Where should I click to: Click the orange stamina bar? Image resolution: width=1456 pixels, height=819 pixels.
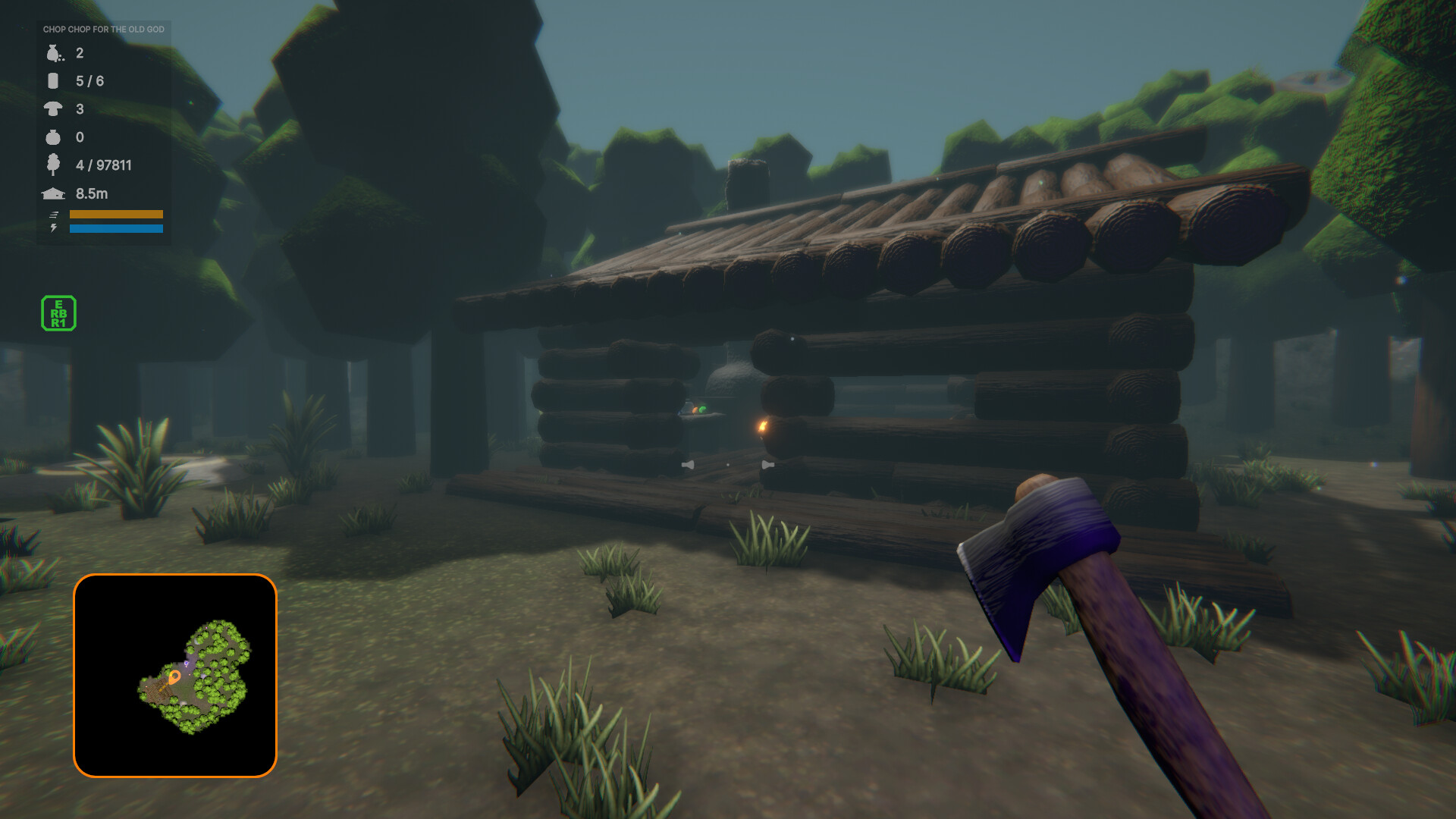pyautogui.click(x=116, y=215)
